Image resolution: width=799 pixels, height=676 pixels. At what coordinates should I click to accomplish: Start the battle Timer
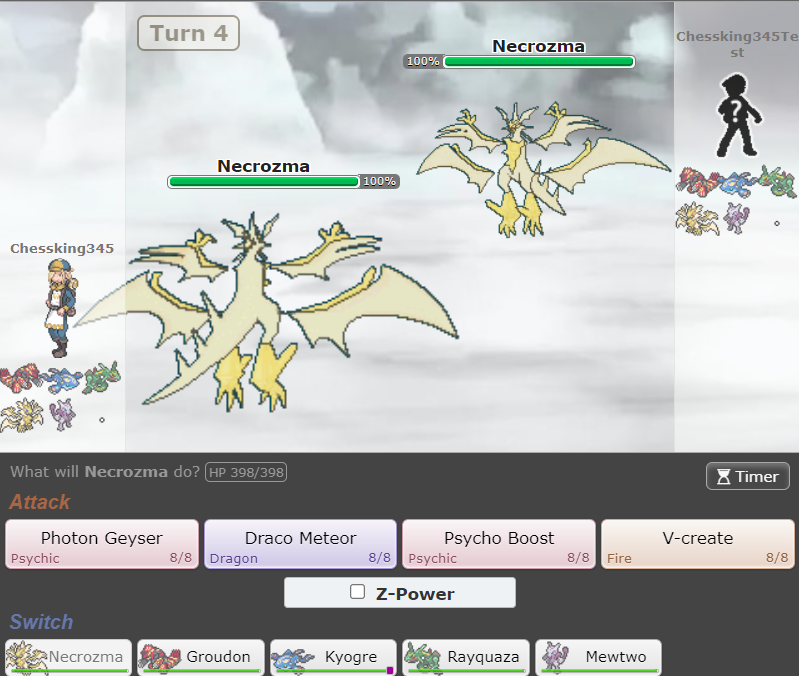pos(747,476)
